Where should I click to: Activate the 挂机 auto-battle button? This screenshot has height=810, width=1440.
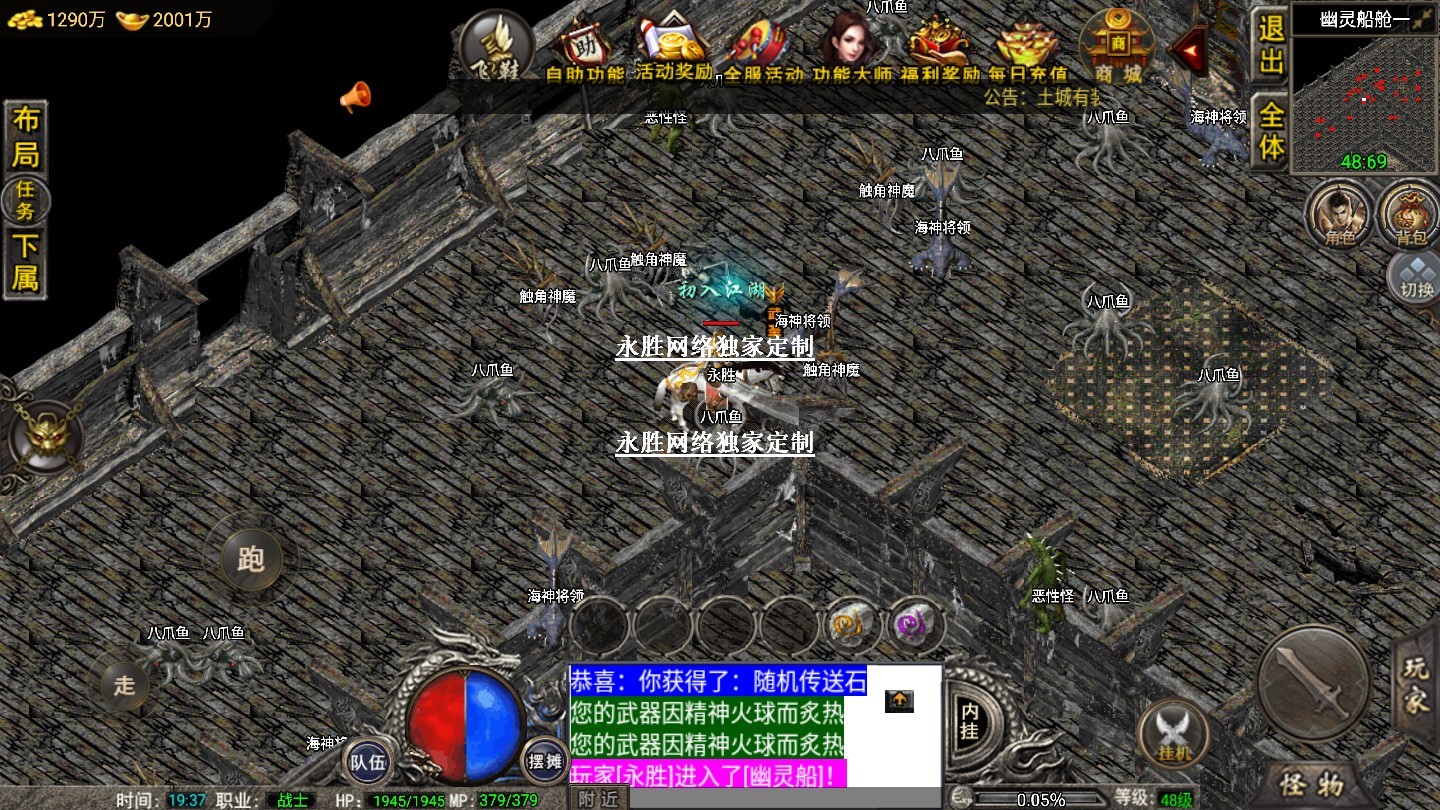(1174, 735)
